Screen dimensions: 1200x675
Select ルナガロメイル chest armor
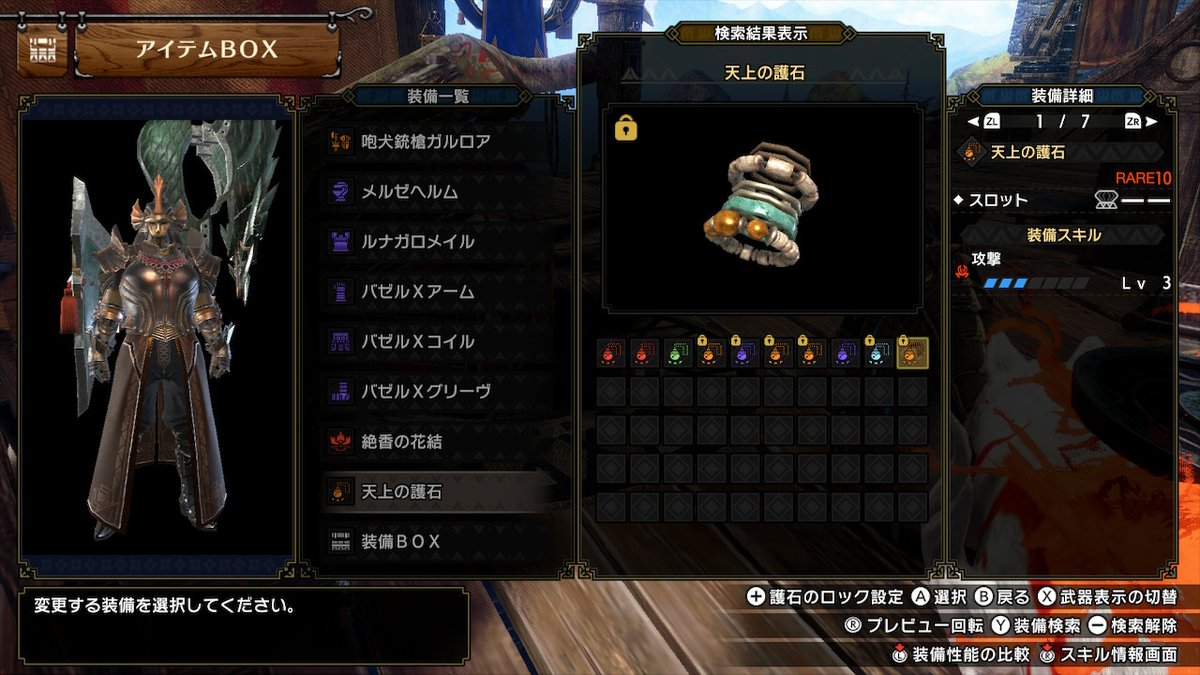point(417,242)
